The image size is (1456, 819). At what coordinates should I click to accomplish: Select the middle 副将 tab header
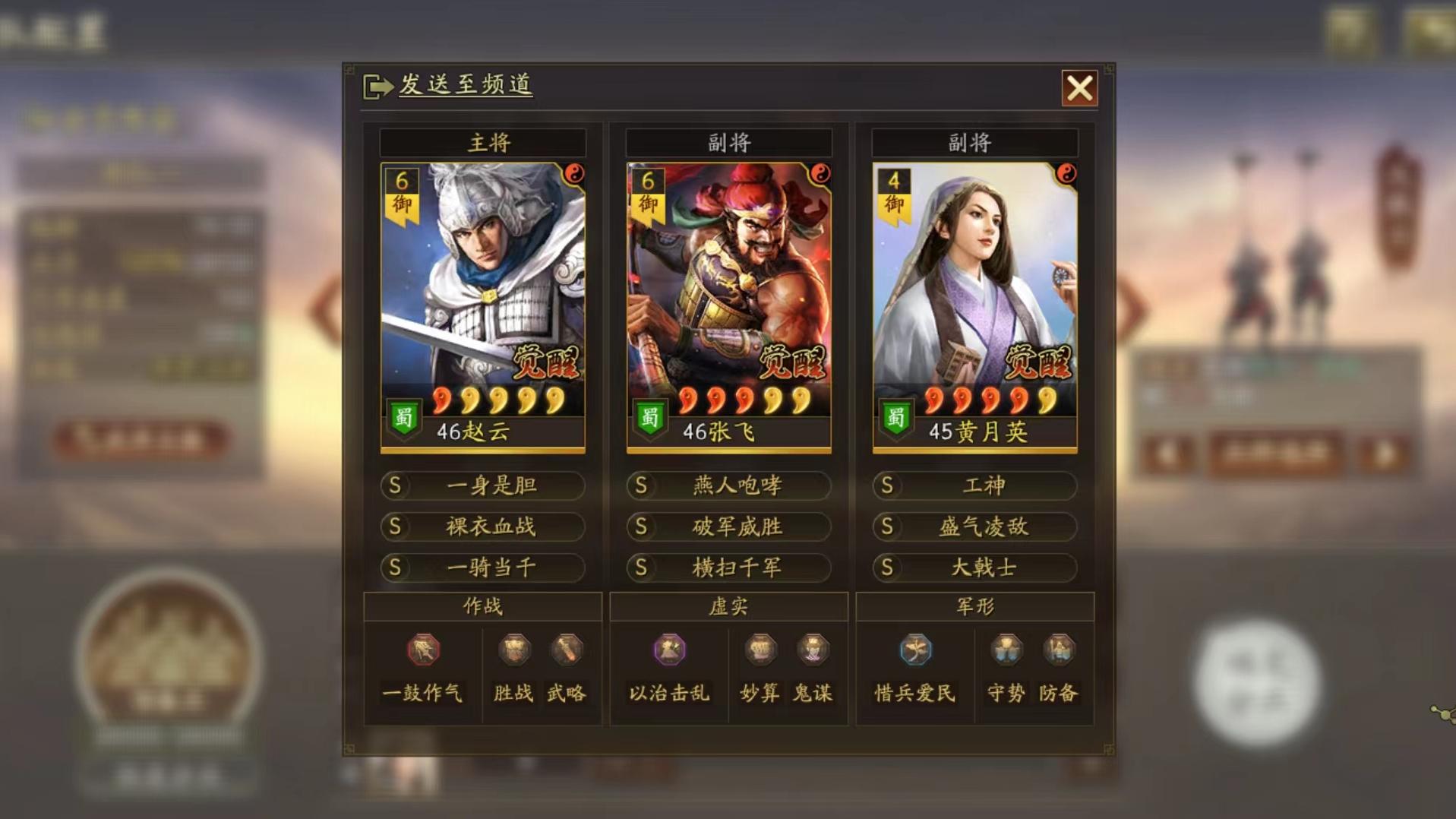pos(728,142)
